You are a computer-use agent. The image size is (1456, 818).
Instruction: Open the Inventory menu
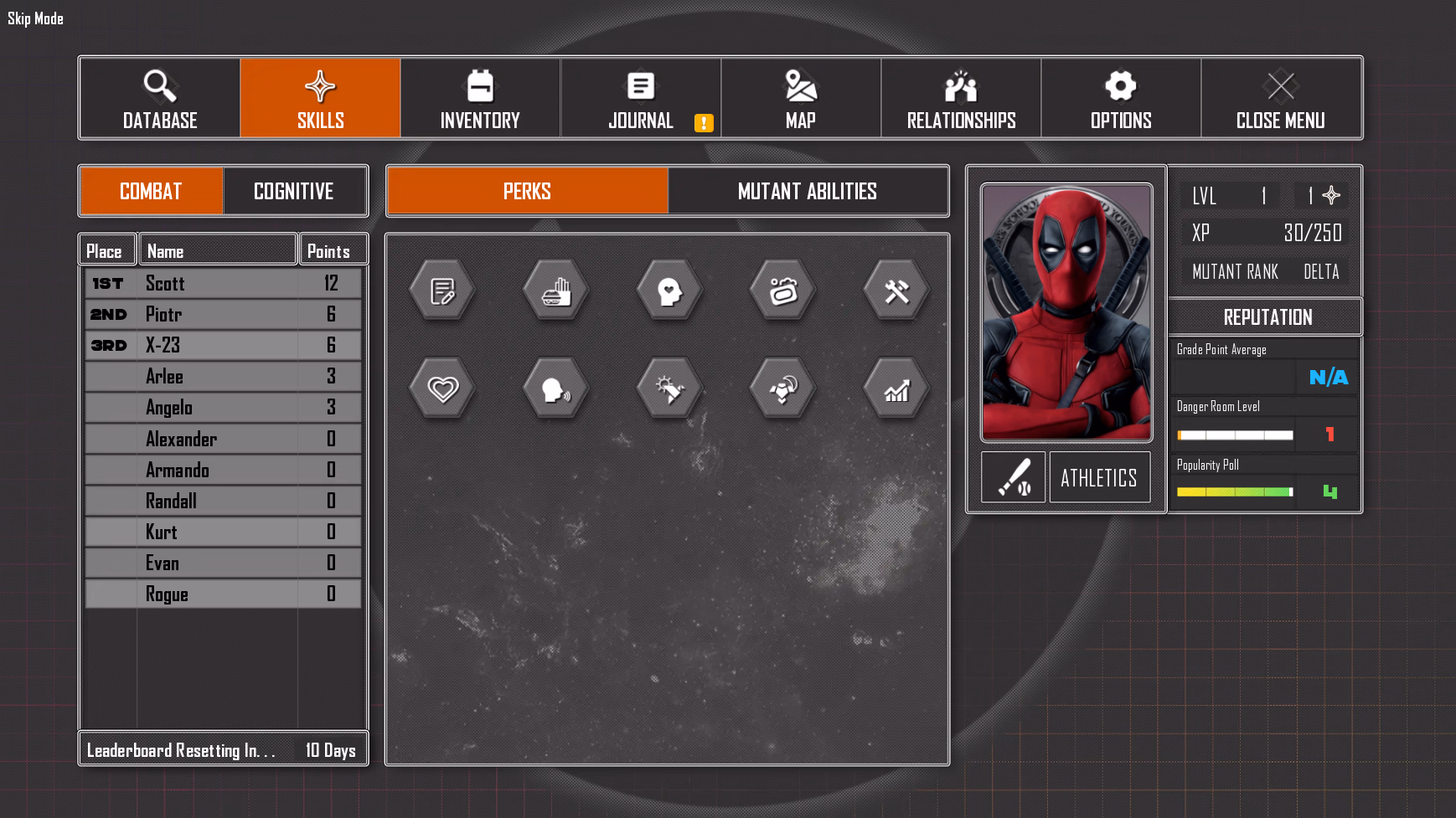(480, 98)
